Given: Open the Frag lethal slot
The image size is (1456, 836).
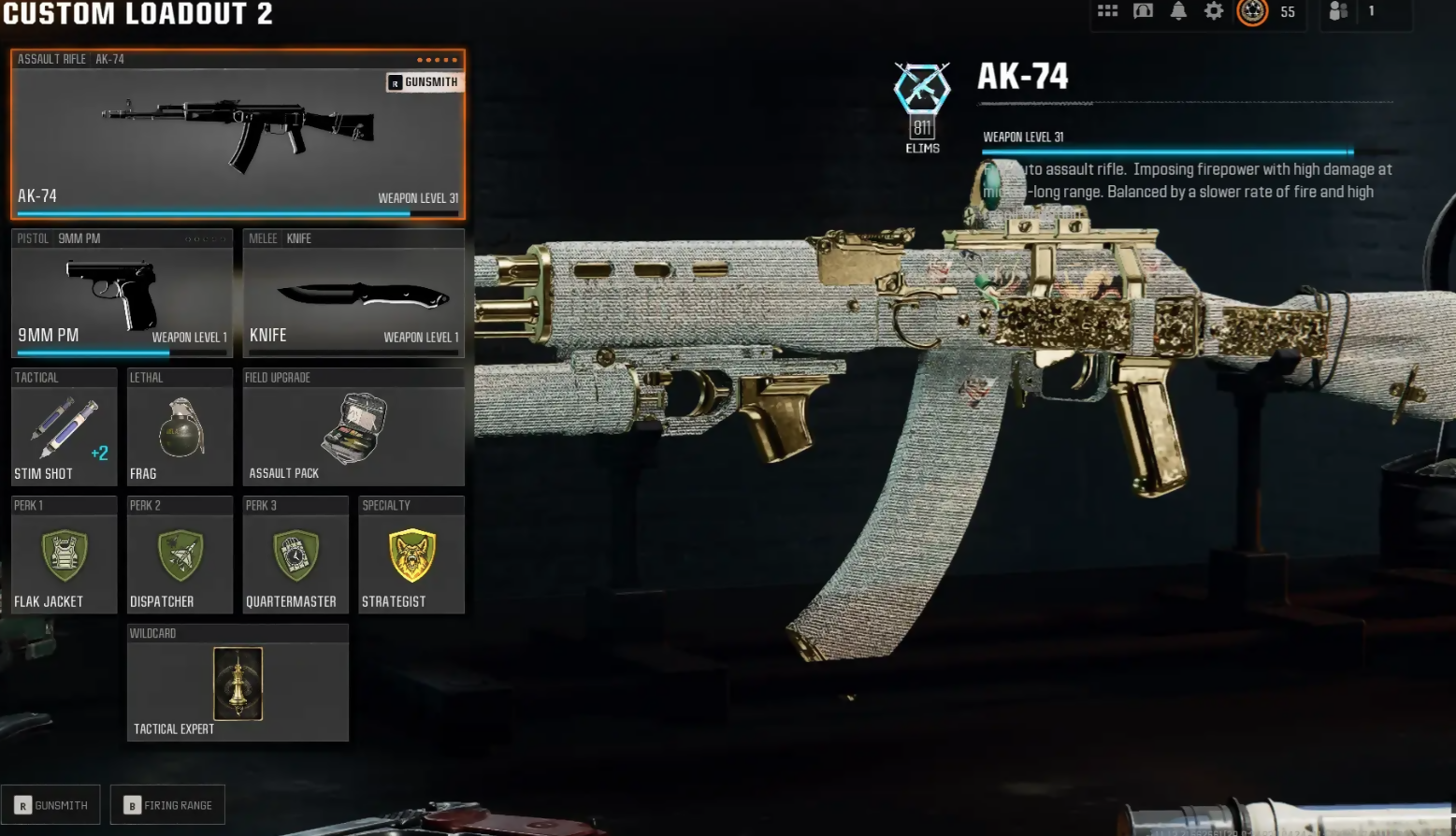Looking at the screenshot, I should click(x=180, y=427).
